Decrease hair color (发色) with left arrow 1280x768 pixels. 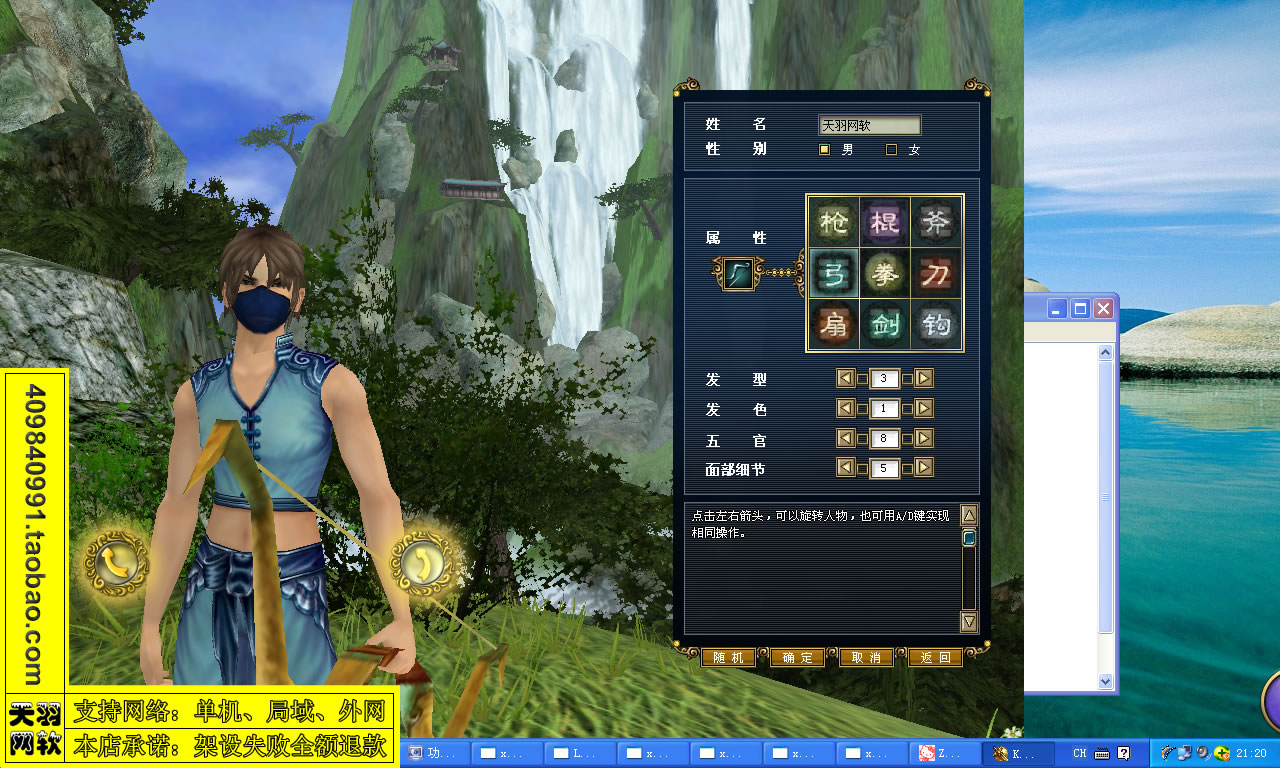tap(845, 408)
